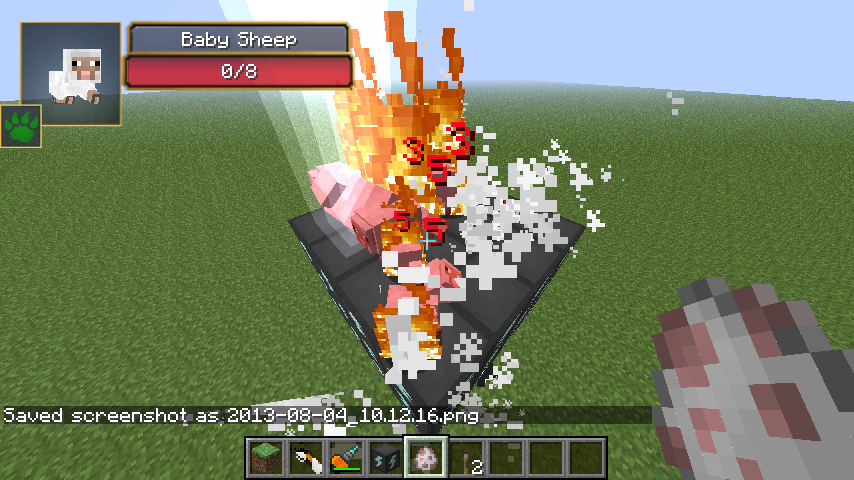Select the grass block hotbar slot
Image resolution: width=854 pixels, height=480 pixels.
[265, 457]
